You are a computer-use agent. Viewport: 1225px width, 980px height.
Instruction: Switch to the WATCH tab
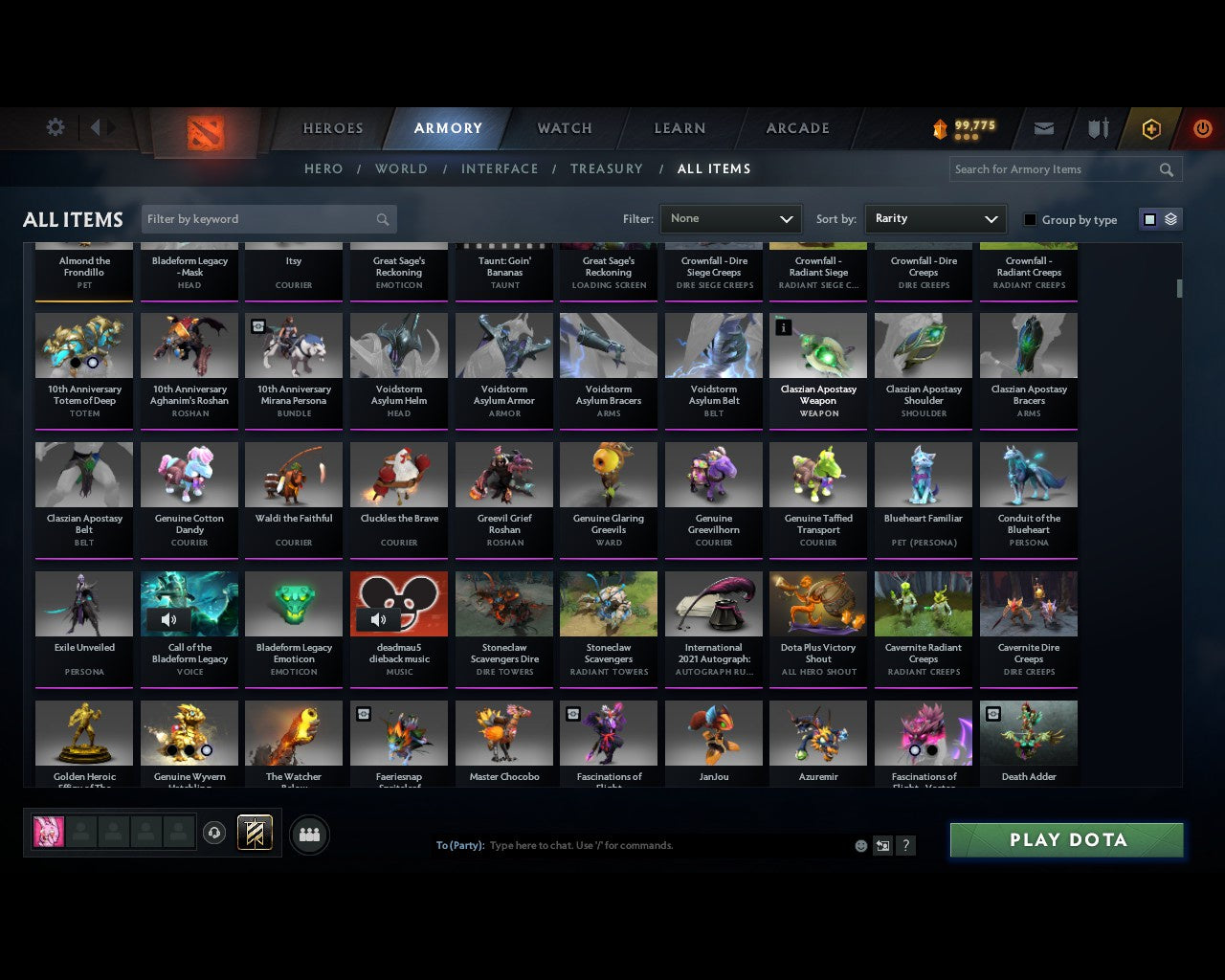[x=564, y=128]
